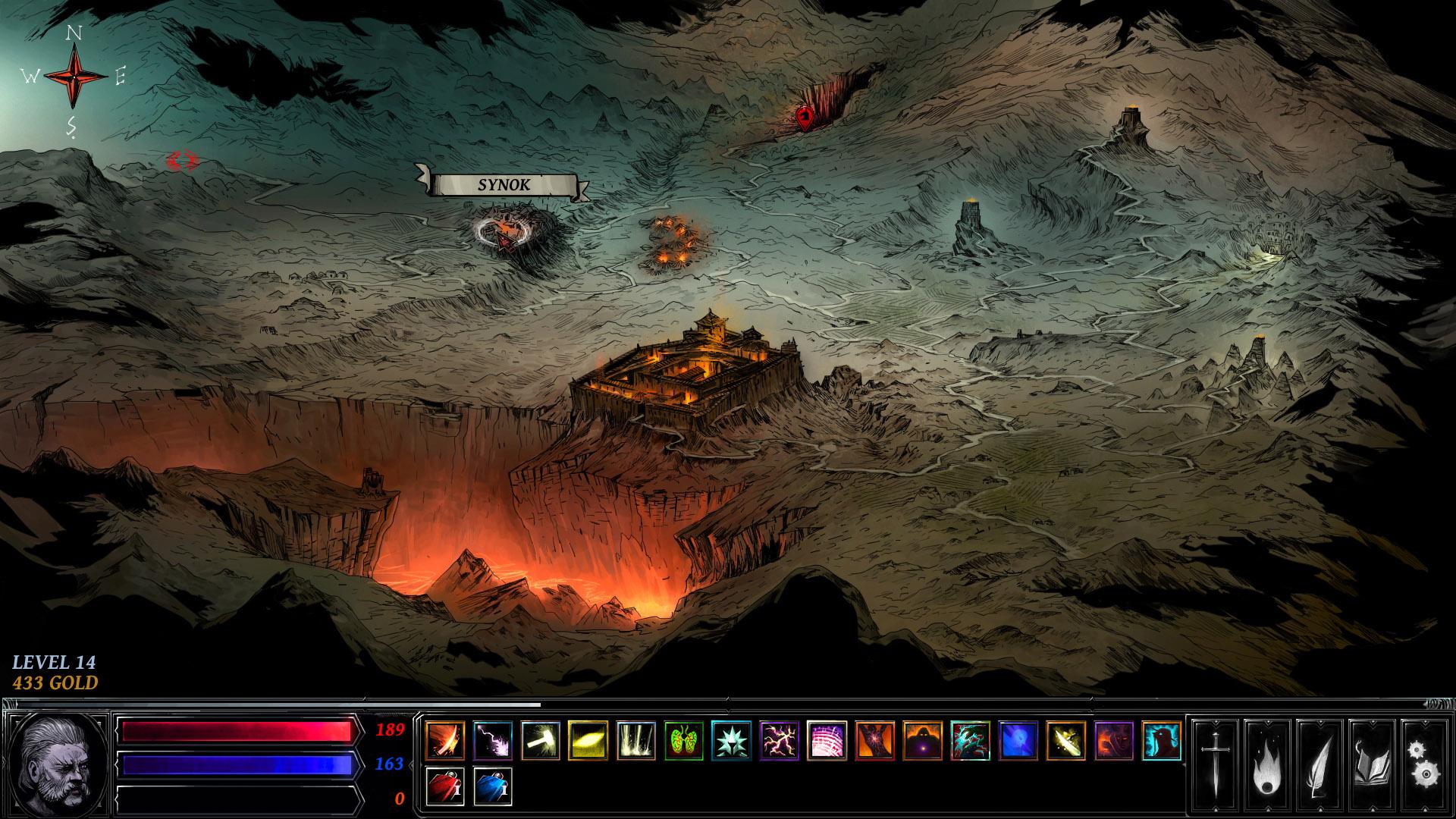This screenshot has height=819, width=1456.
Task: Cast the glowing hammer strike skill
Action: 541,740
